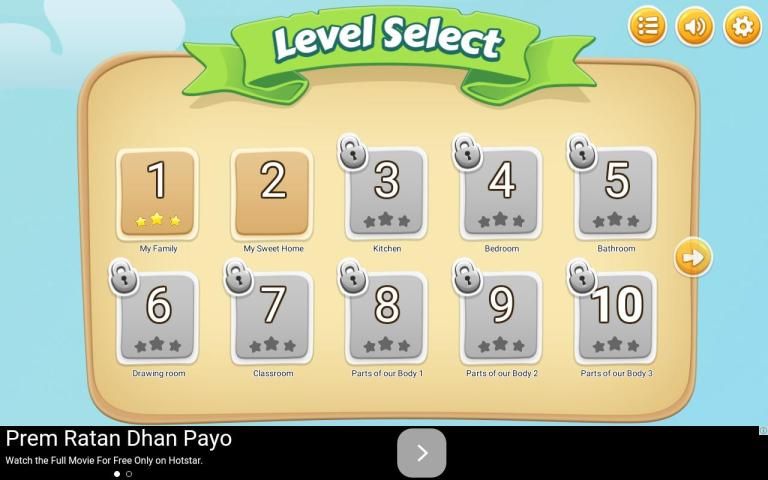Open the list menu button

tap(647, 26)
